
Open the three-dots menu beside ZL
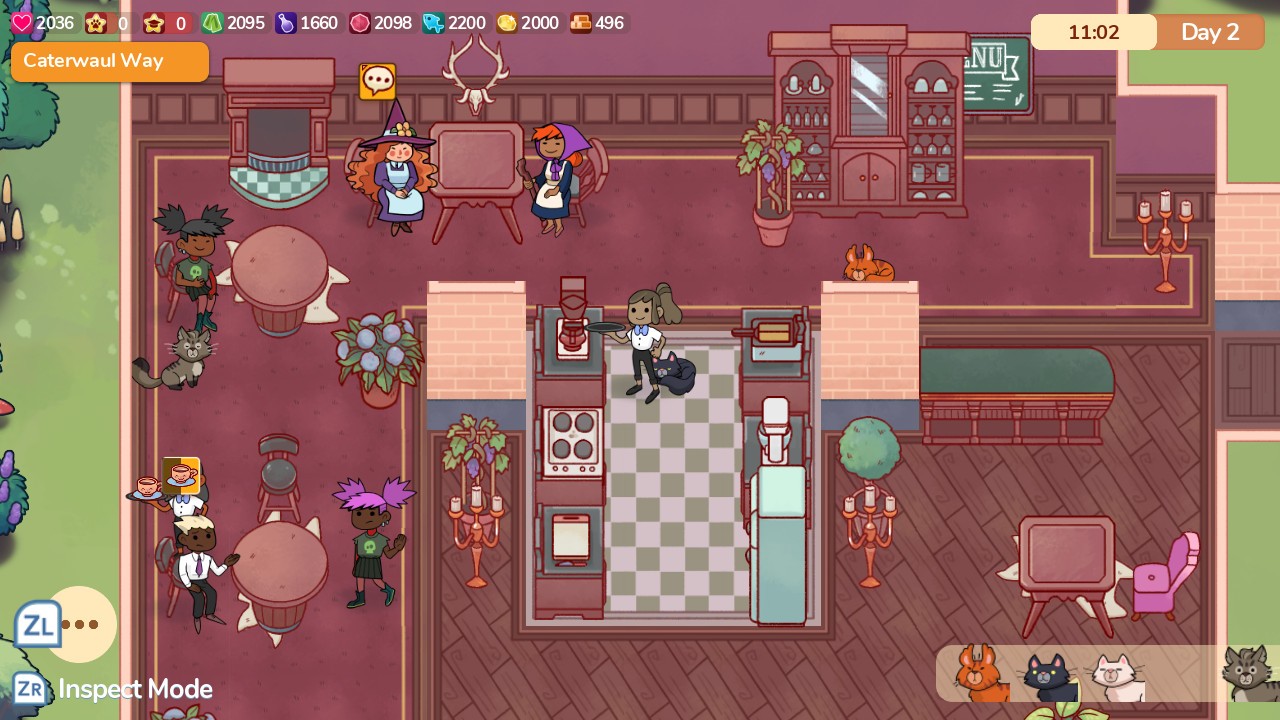(x=80, y=625)
